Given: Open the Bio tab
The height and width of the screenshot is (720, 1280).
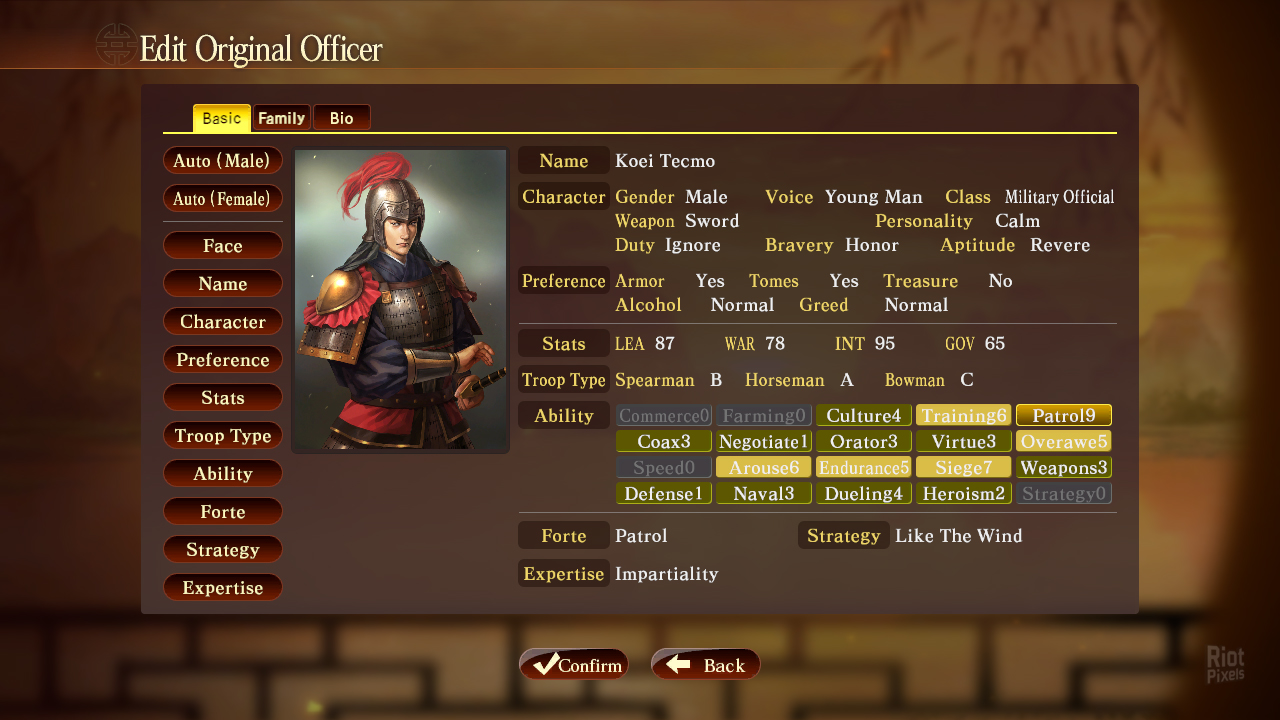Looking at the screenshot, I should pos(341,118).
